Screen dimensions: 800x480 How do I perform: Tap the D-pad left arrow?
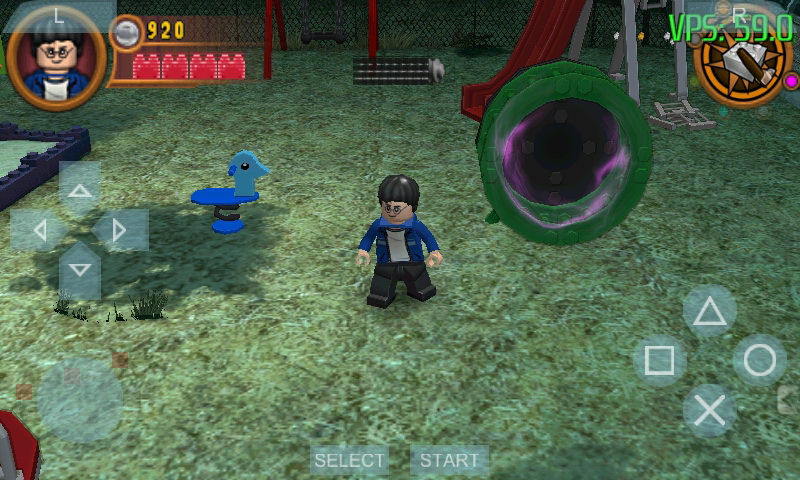(39, 231)
